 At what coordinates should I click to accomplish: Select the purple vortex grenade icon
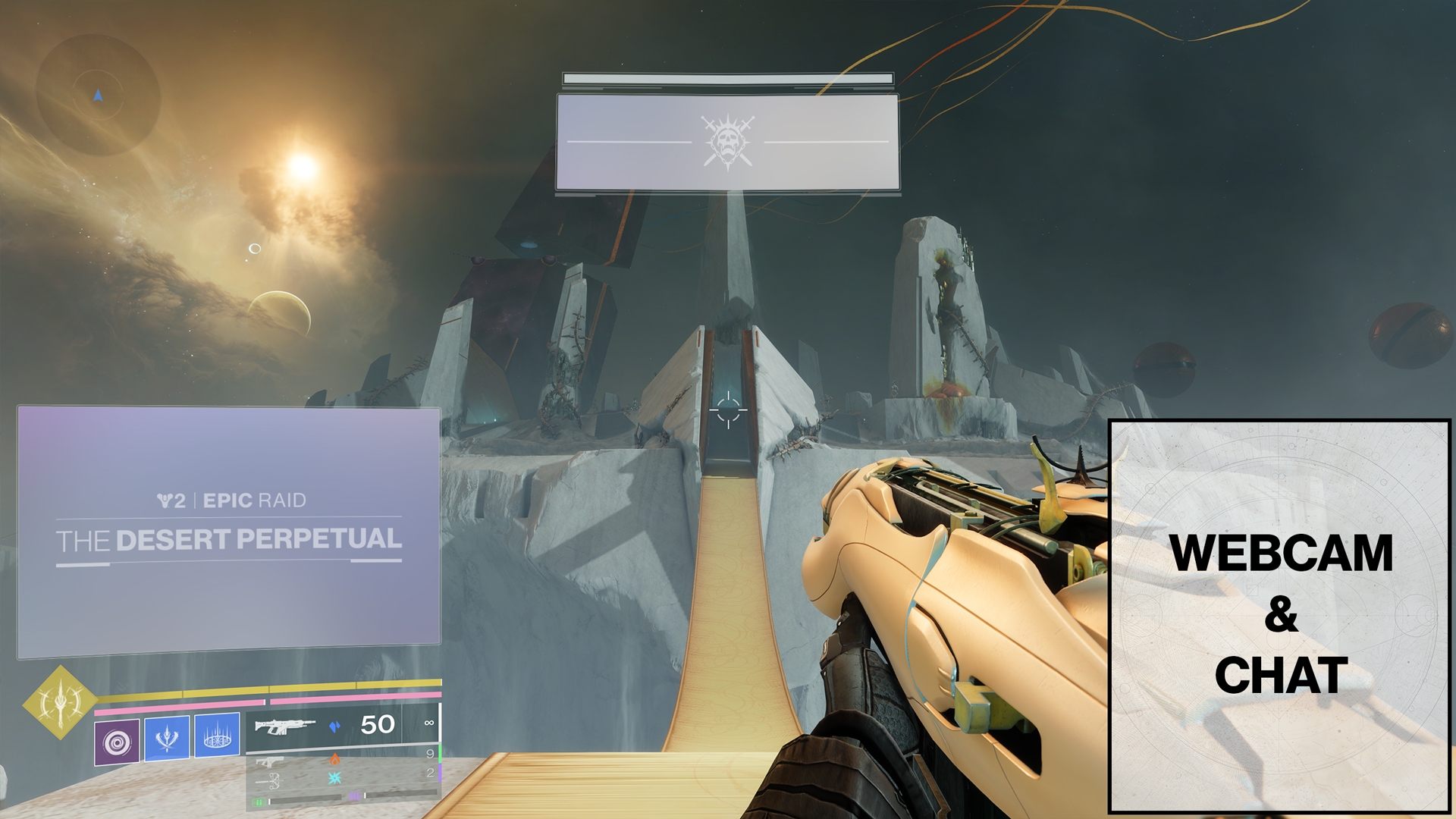coord(117,742)
